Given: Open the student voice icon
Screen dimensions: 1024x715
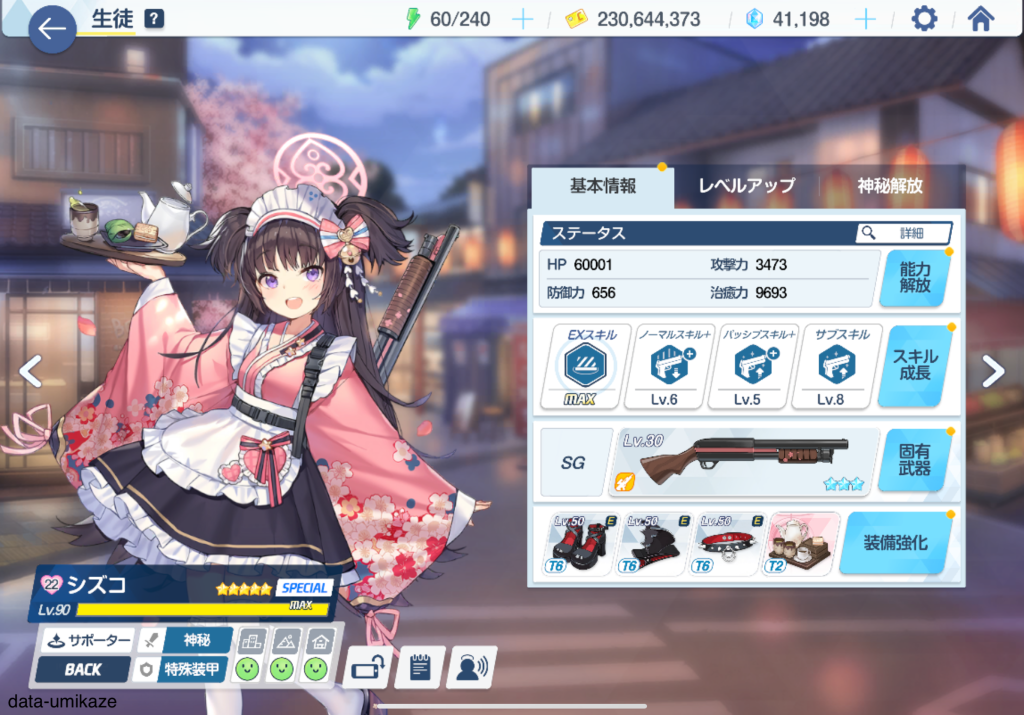Looking at the screenshot, I should [471, 668].
